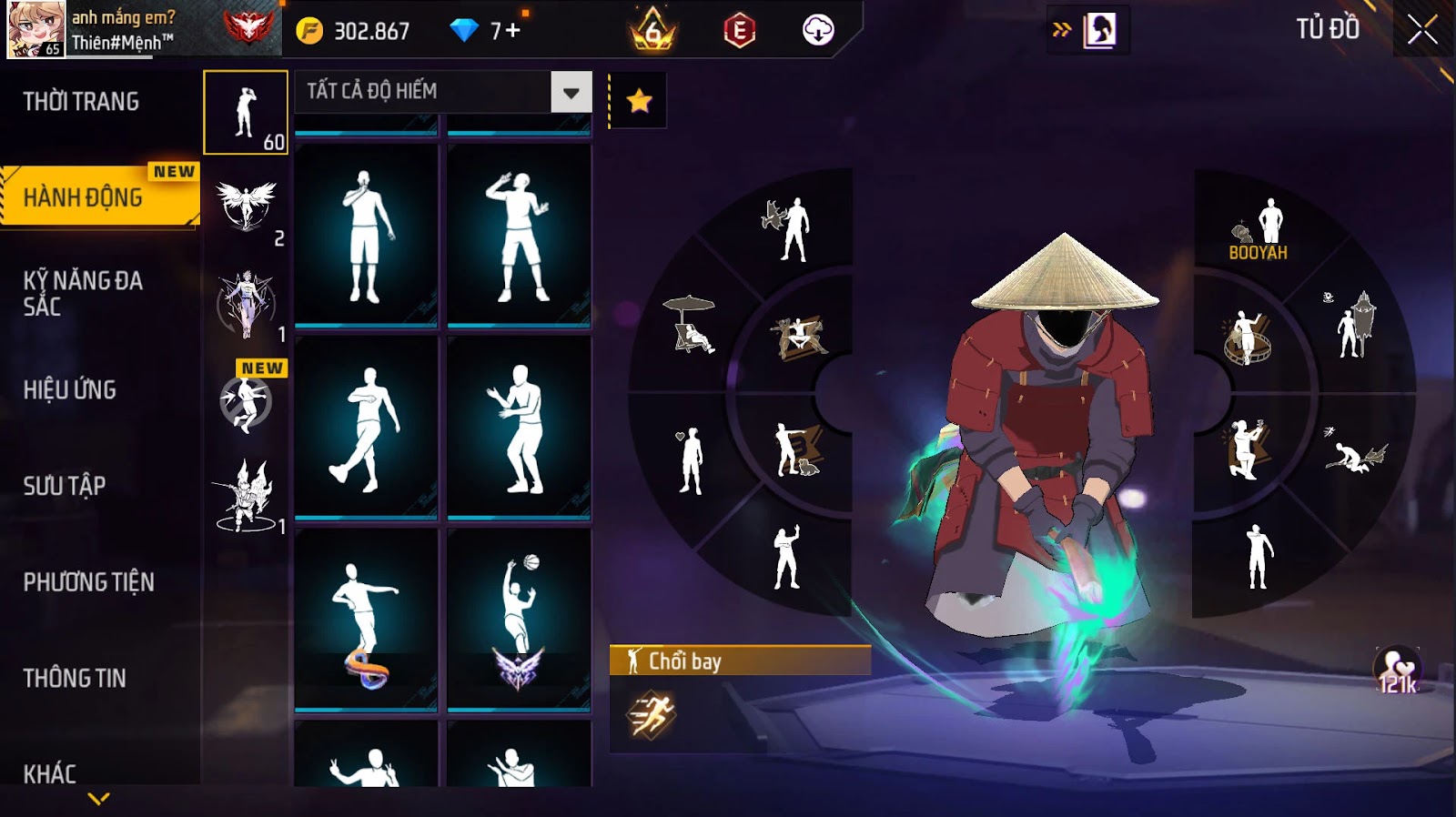This screenshot has width=1456, height=817.
Task: Choose the emote slot labeled BOOYAH
Action: [x=1260, y=229]
